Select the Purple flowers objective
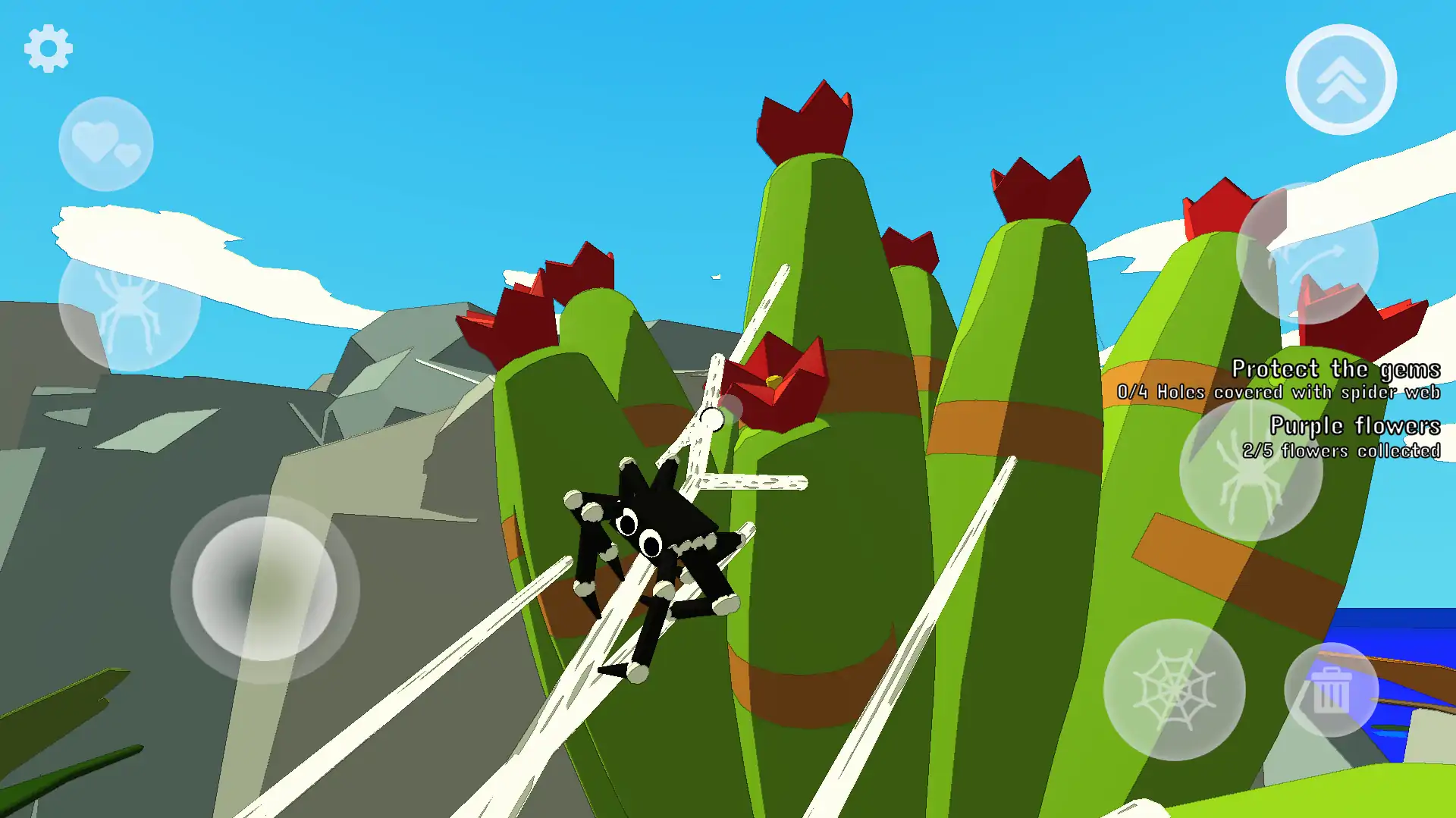The width and height of the screenshot is (1456, 818). [x=1354, y=426]
